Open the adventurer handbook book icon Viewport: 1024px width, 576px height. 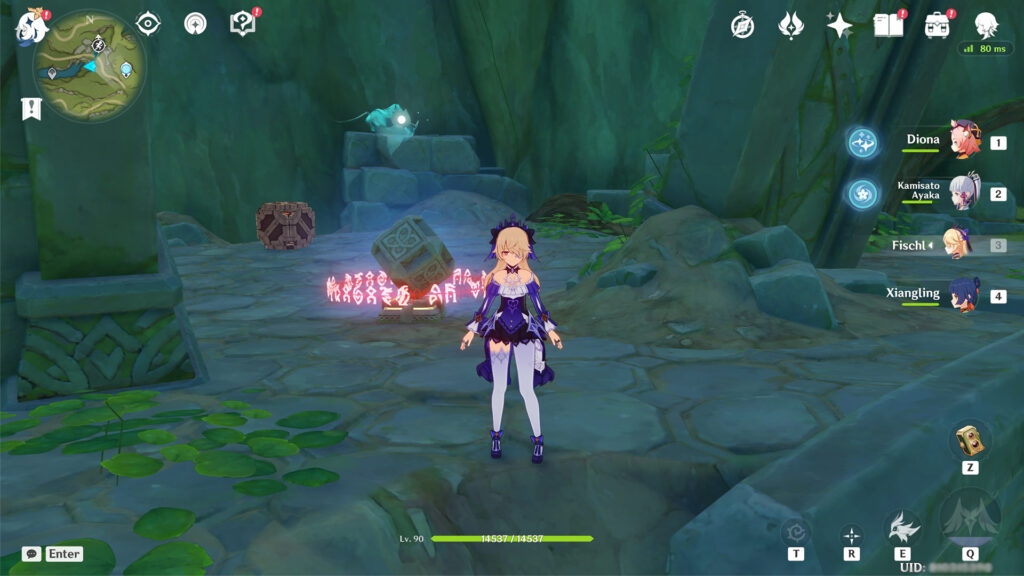pos(888,25)
